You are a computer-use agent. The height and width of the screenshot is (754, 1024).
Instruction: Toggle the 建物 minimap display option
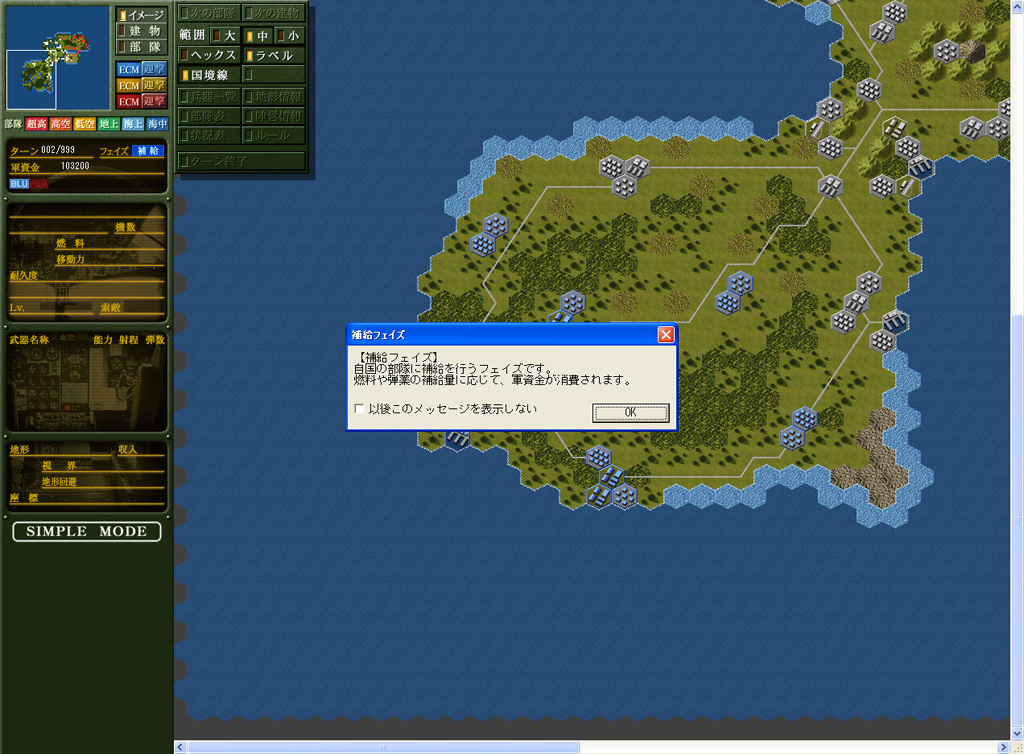(140, 31)
